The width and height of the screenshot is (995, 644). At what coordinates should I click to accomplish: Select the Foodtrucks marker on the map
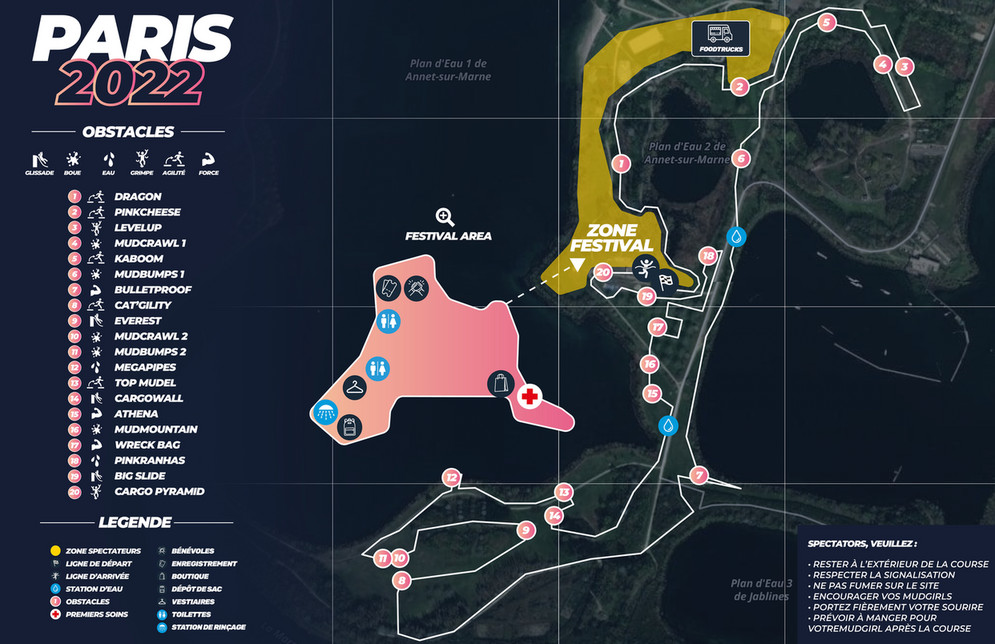tap(720, 38)
